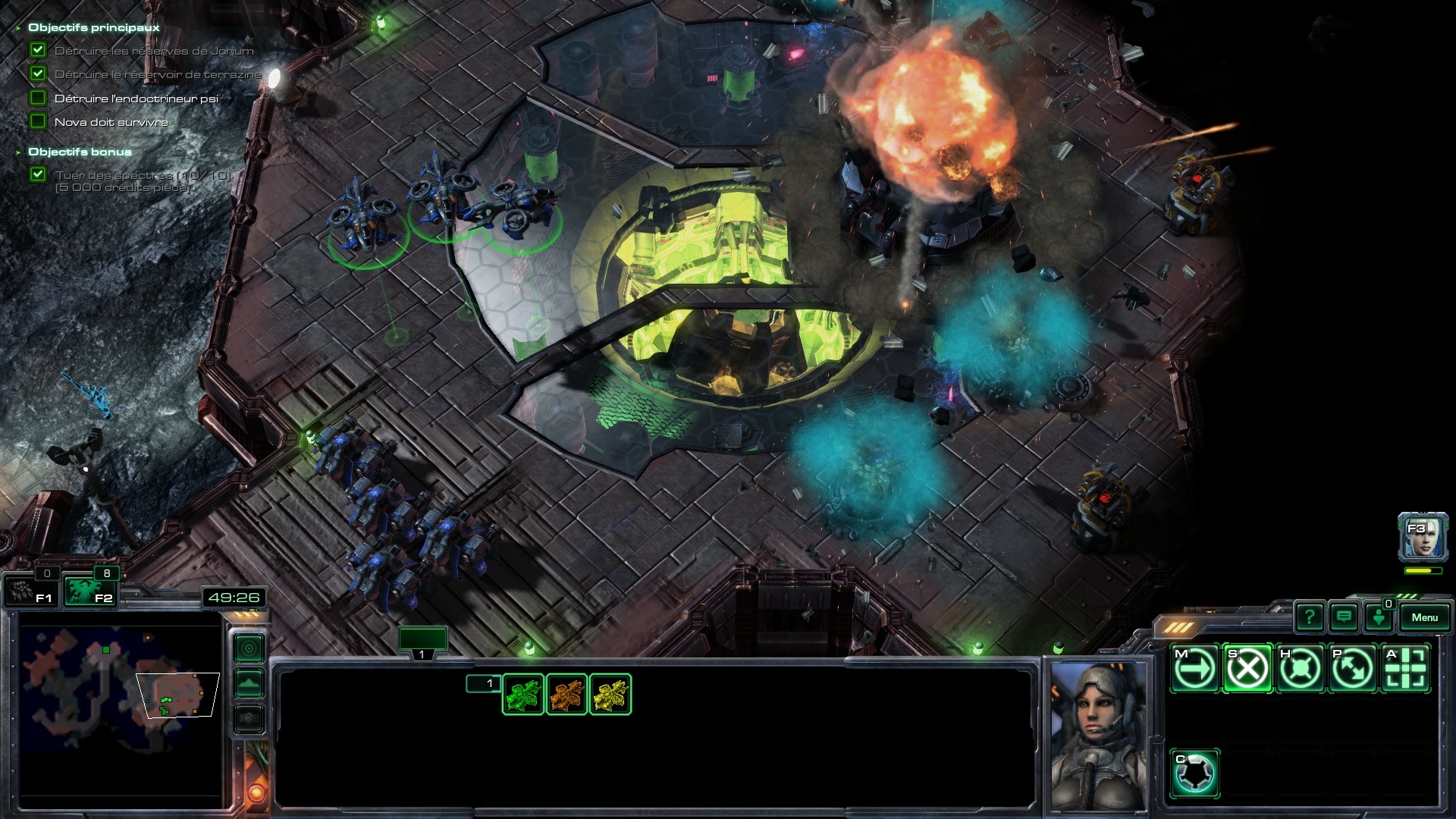Select Nova hero portrait
Image resolution: width=1456 pixels, height=819 pixels.
1423,537
